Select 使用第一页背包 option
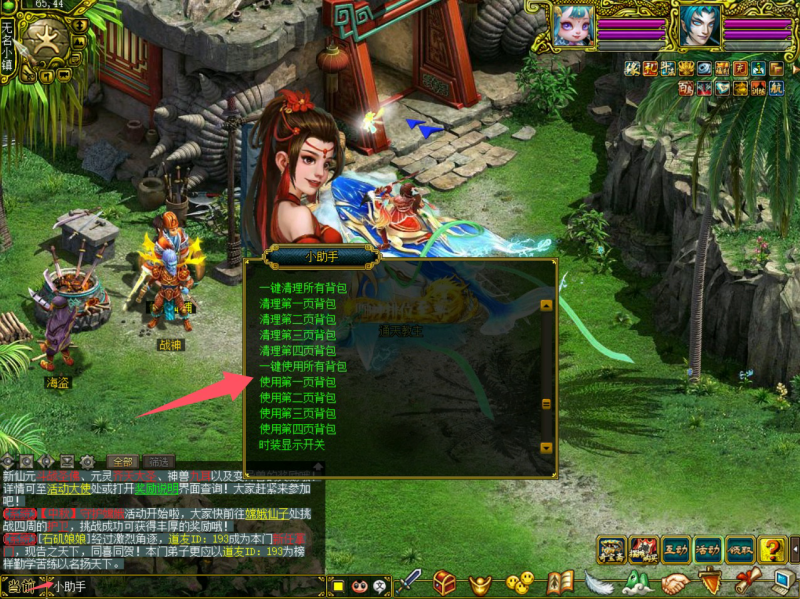The height and width of the screenshot is (599, 800). coord(297,381)
